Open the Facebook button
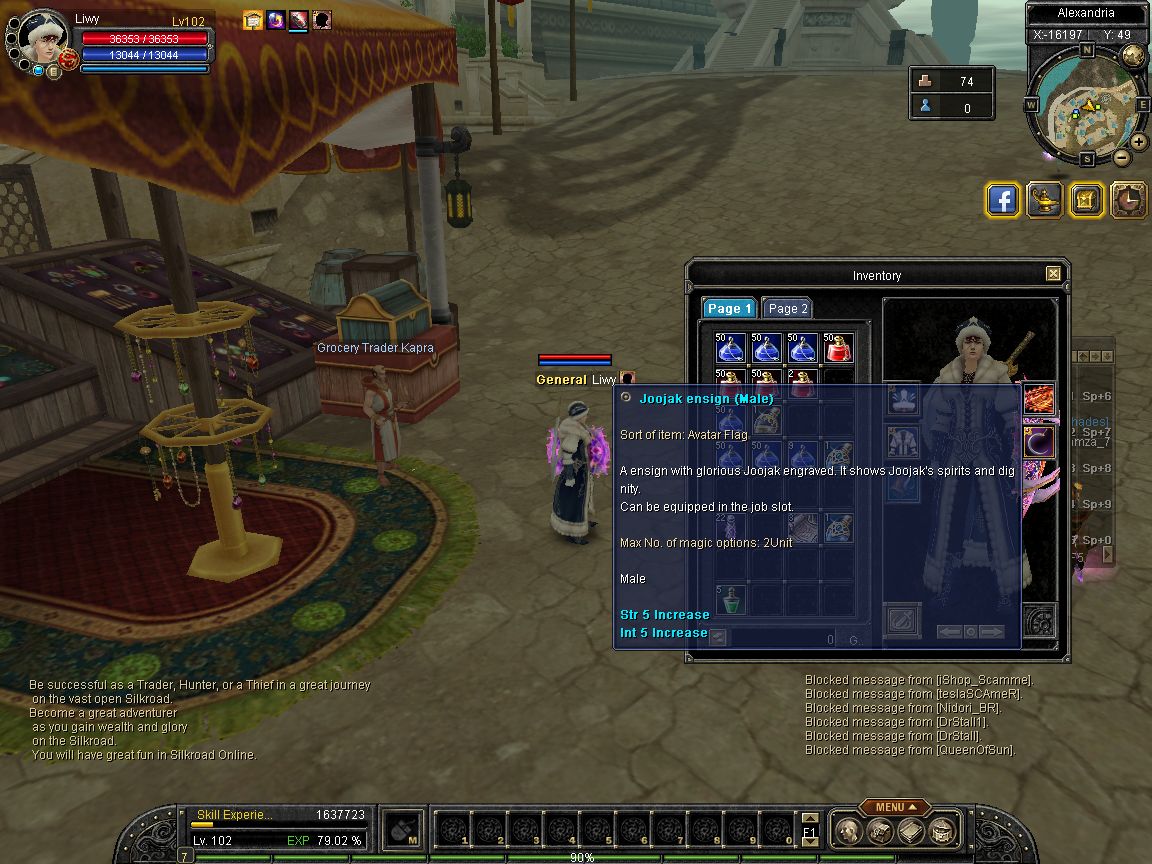 click(1003, 200)
